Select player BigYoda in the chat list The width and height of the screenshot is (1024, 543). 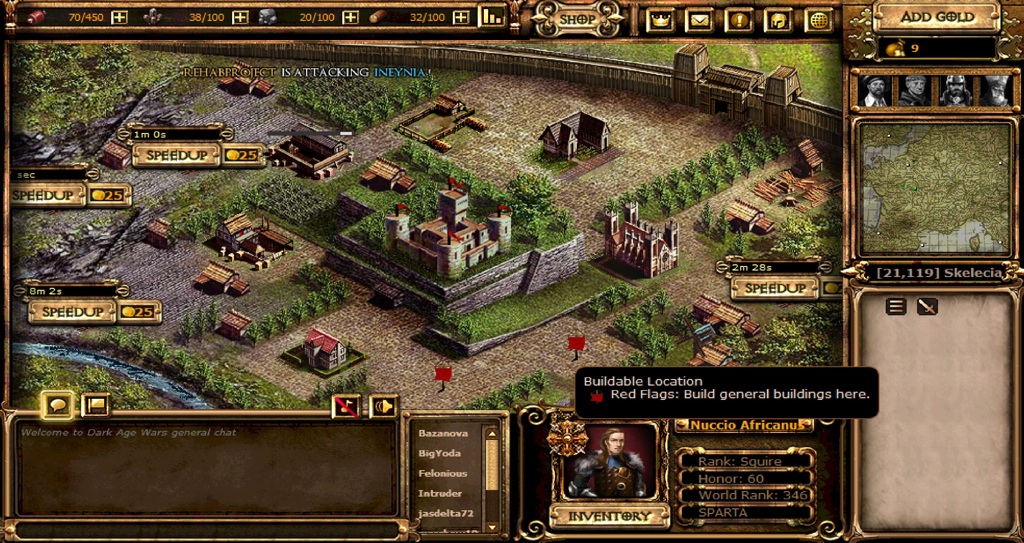click(x=442, y=453)
